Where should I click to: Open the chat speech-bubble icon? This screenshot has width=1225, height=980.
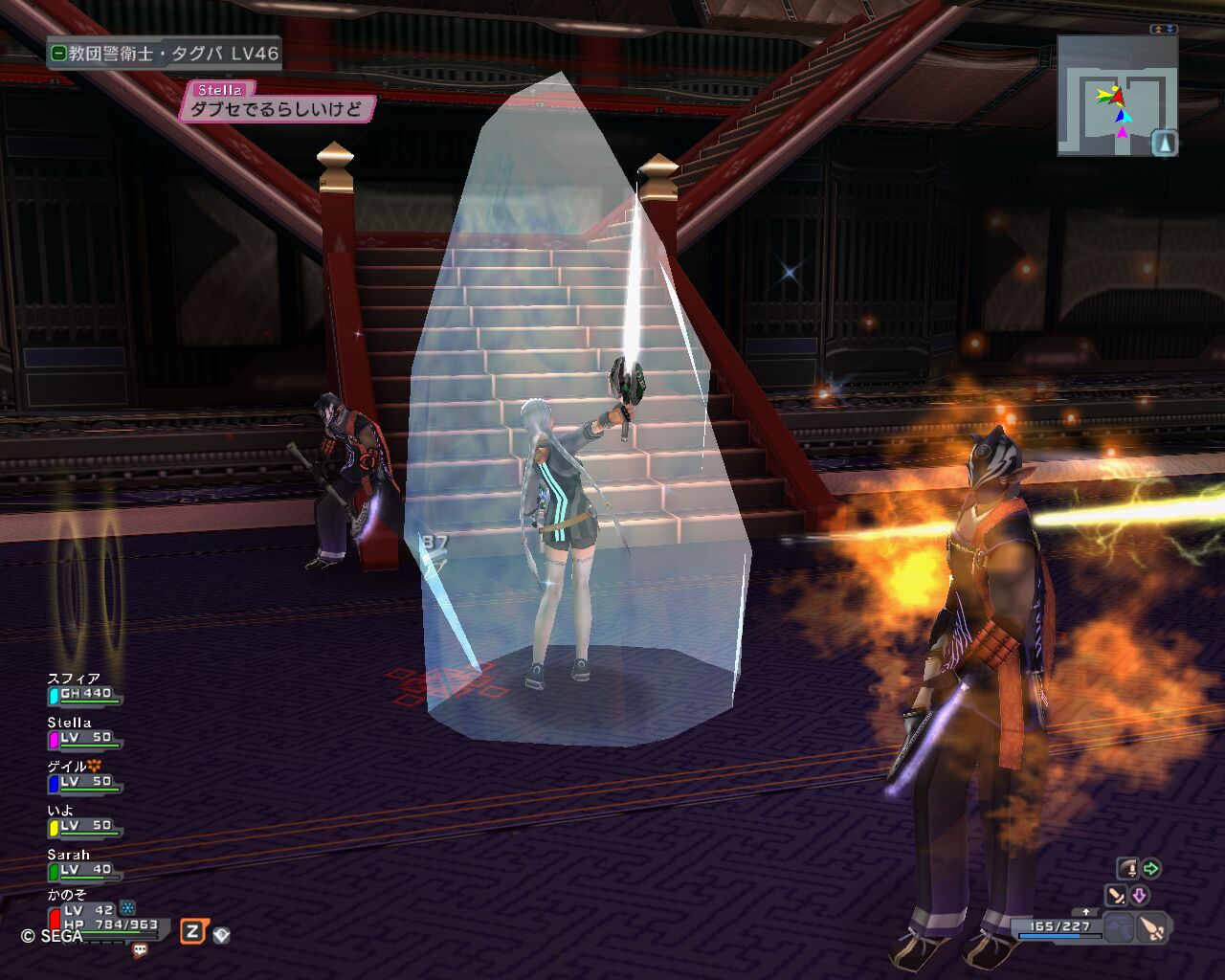(141, 950)
